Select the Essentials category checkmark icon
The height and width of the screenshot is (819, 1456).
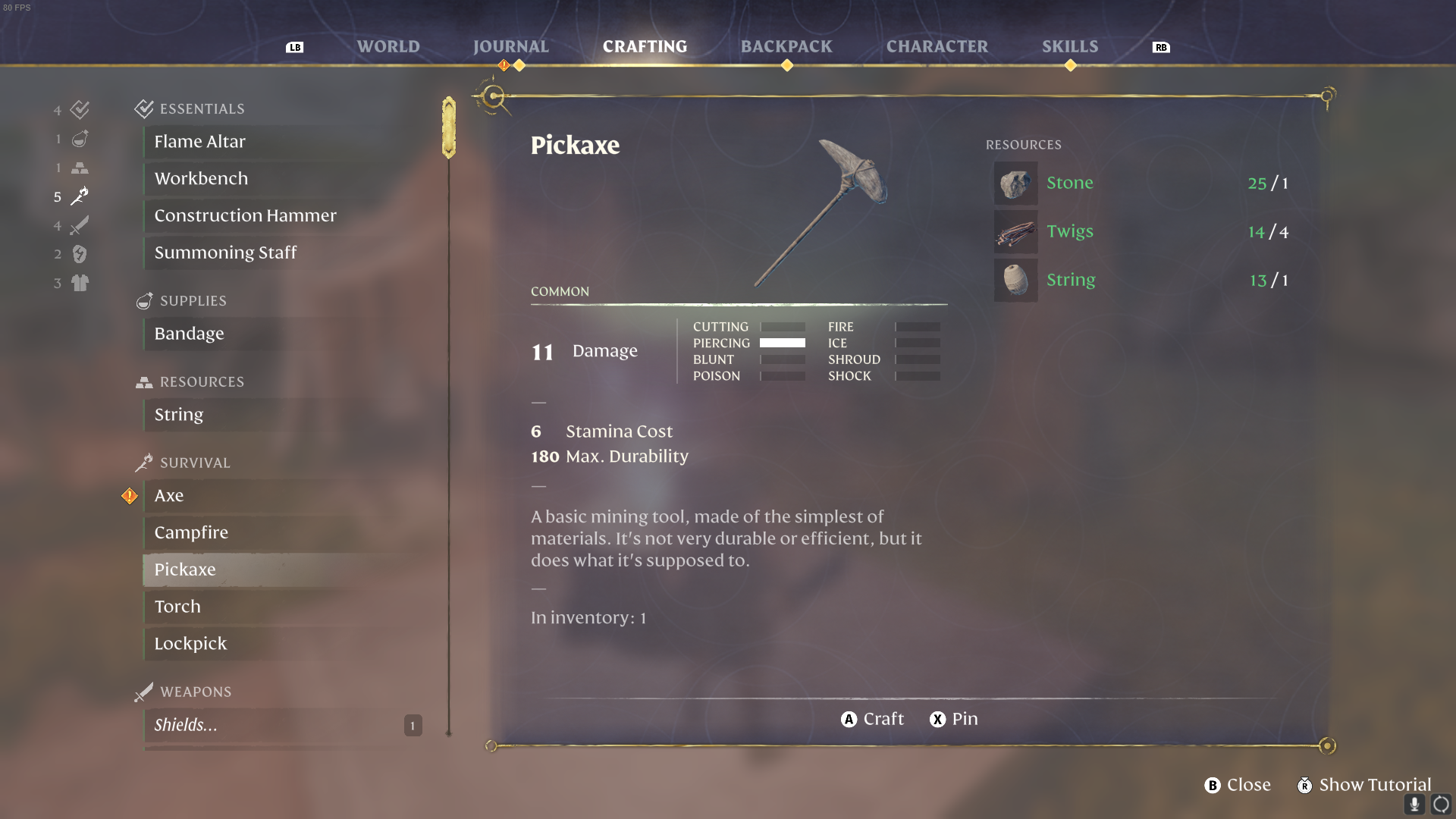tap(80, 110)
